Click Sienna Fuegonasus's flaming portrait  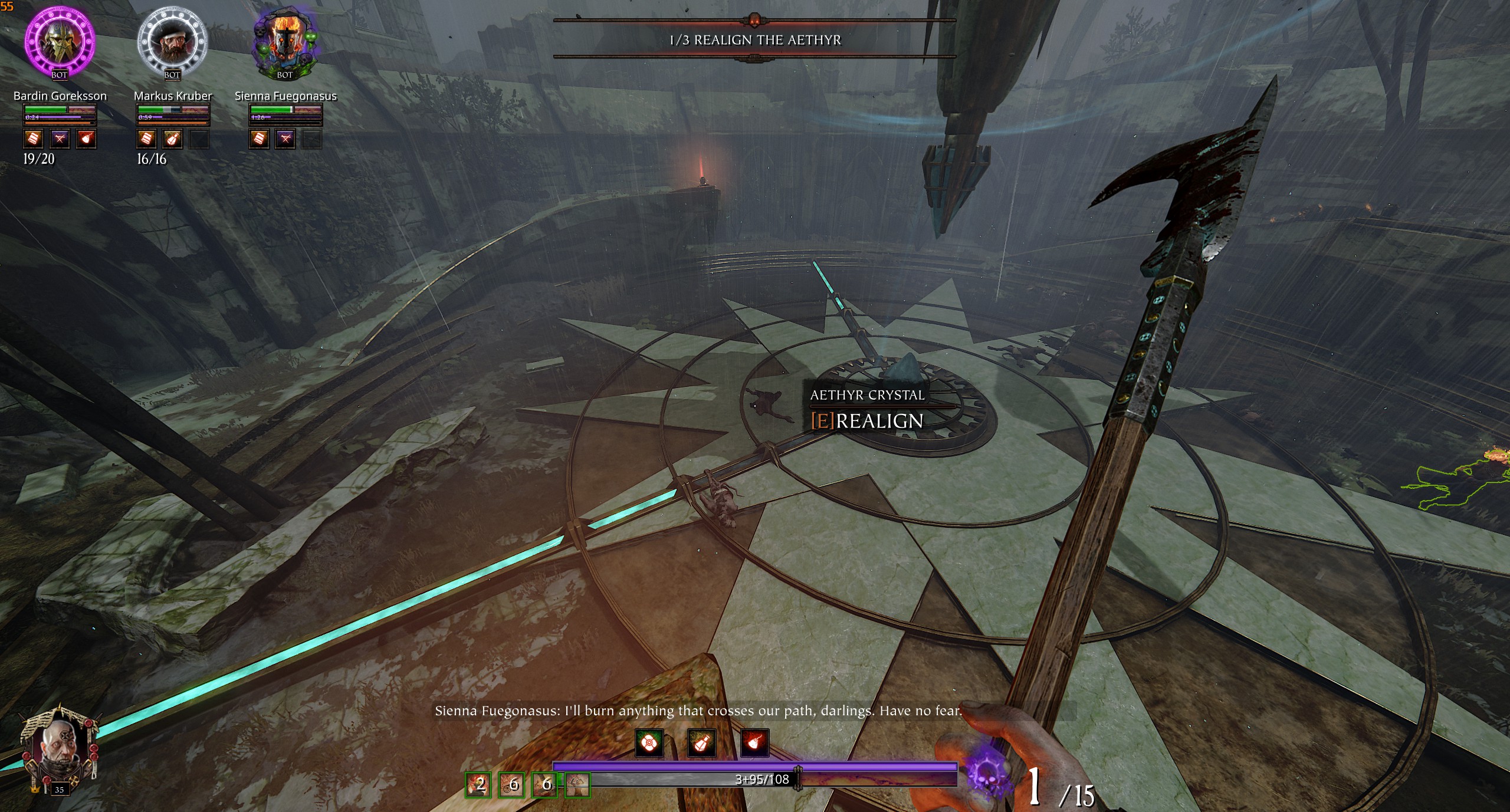point(285,40)
